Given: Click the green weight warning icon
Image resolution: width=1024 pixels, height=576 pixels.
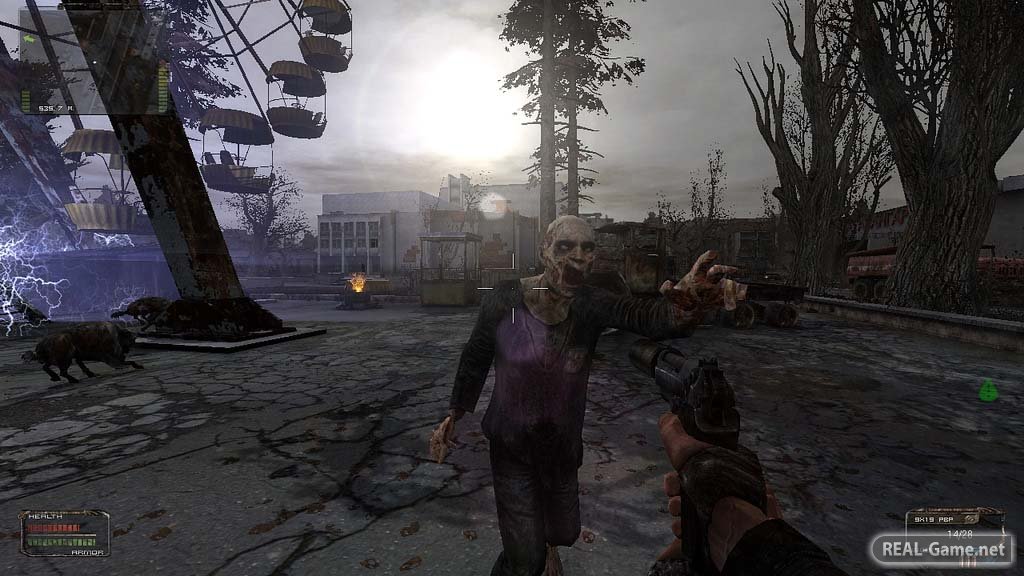Looking at the screenshot, I should click(x=988, y=390).
